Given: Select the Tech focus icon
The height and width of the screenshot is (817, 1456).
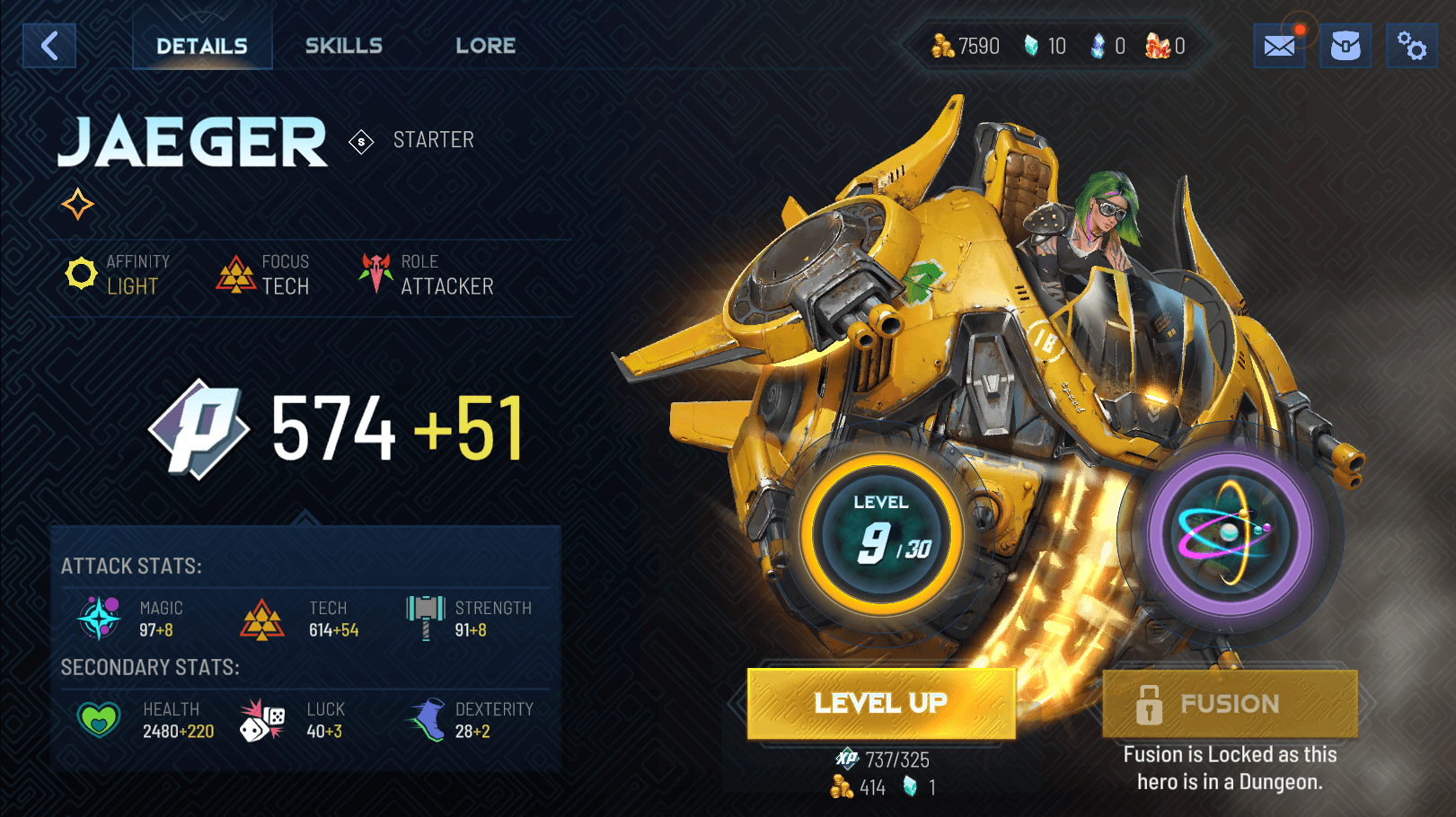Looking at the screenshot, I should tap(236, 275).
